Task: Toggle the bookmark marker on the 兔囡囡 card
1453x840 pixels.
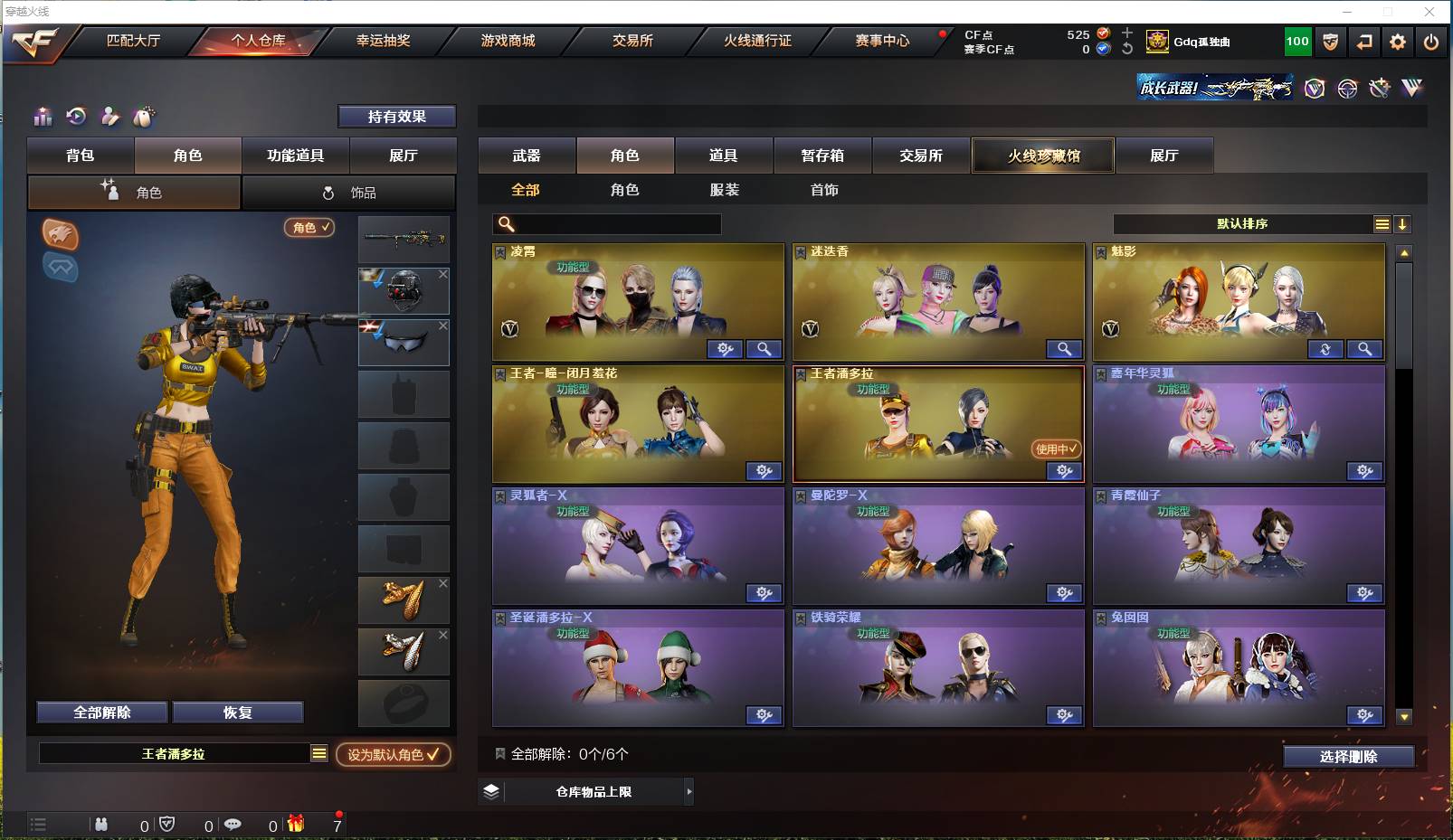Action: [1099, 618]
